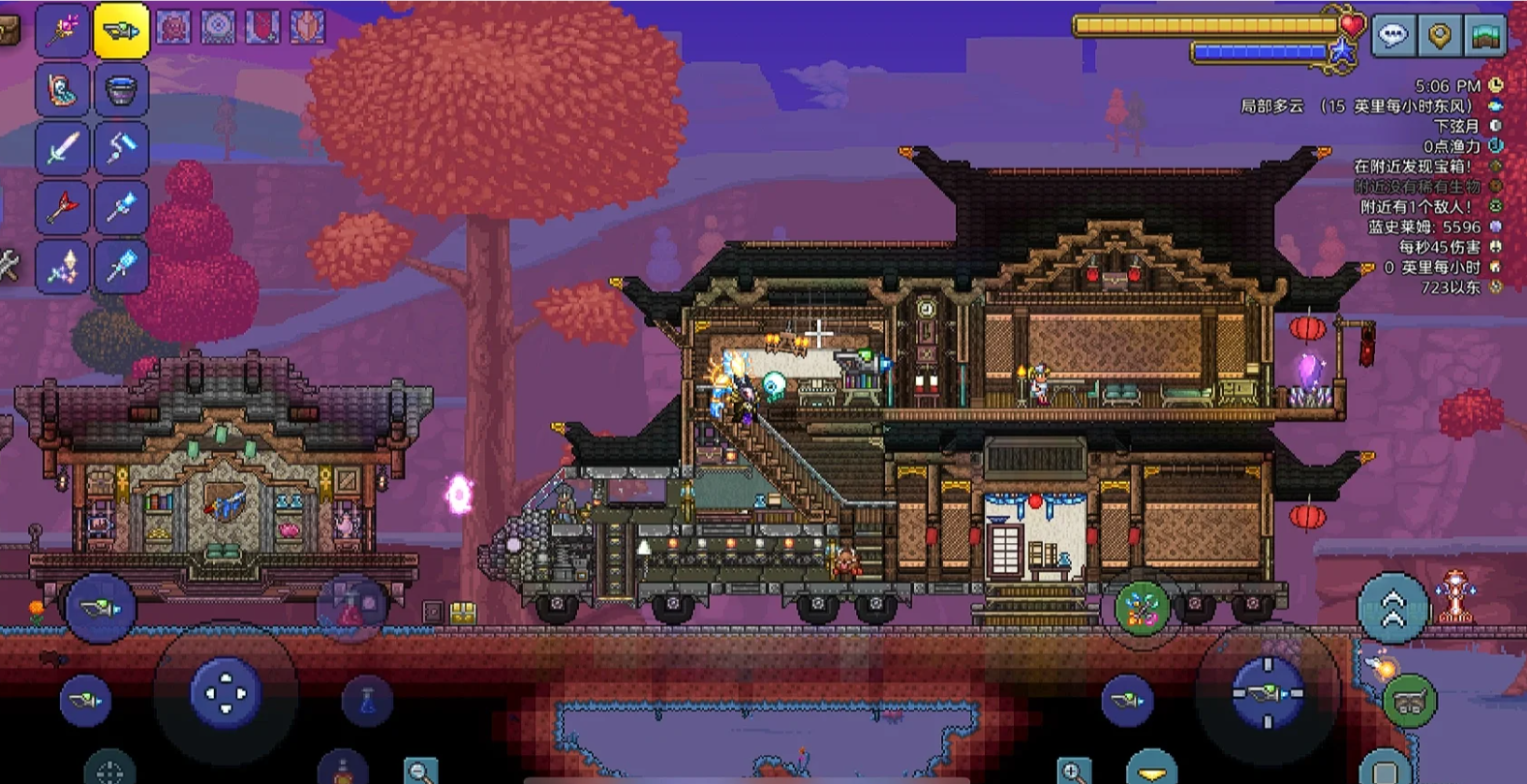Open inventory via the chest icon
Viewport: 1527px width, 784px height.
8,31
